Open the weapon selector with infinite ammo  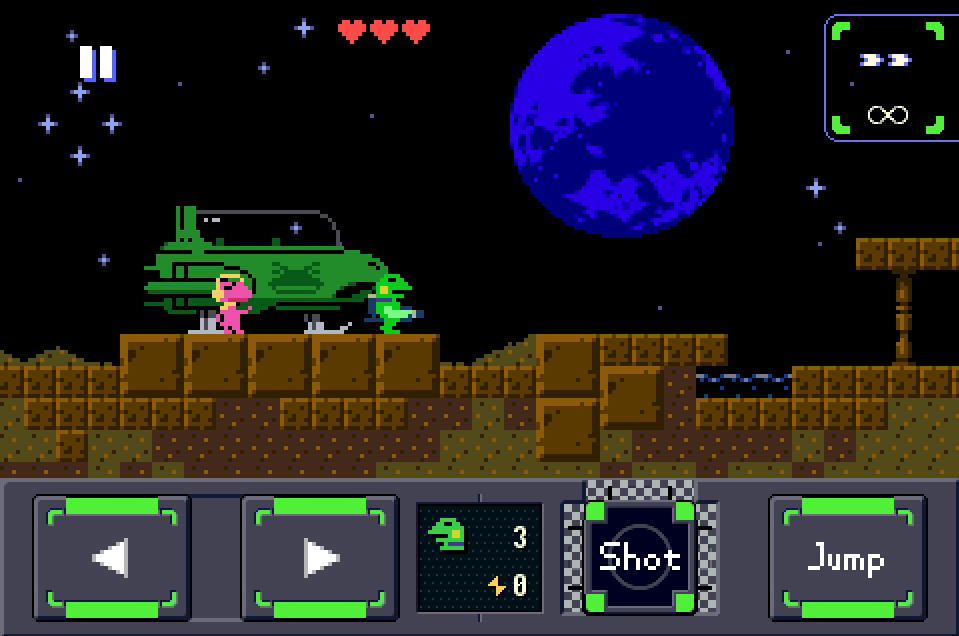887,78
